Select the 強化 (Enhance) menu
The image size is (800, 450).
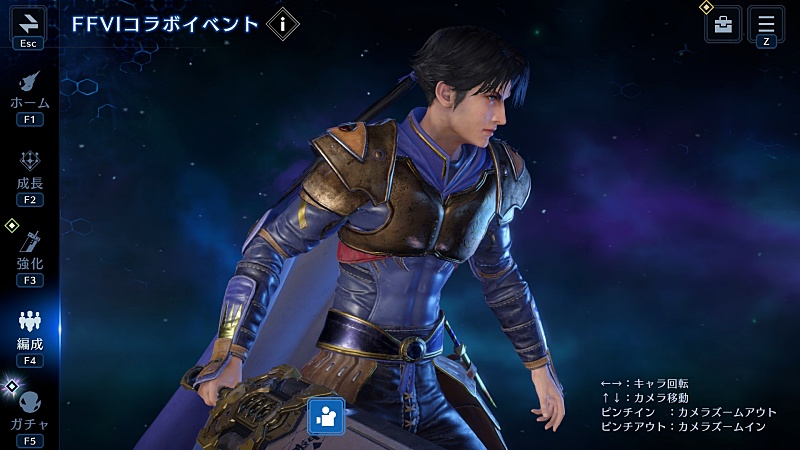[x=29, y=250]
